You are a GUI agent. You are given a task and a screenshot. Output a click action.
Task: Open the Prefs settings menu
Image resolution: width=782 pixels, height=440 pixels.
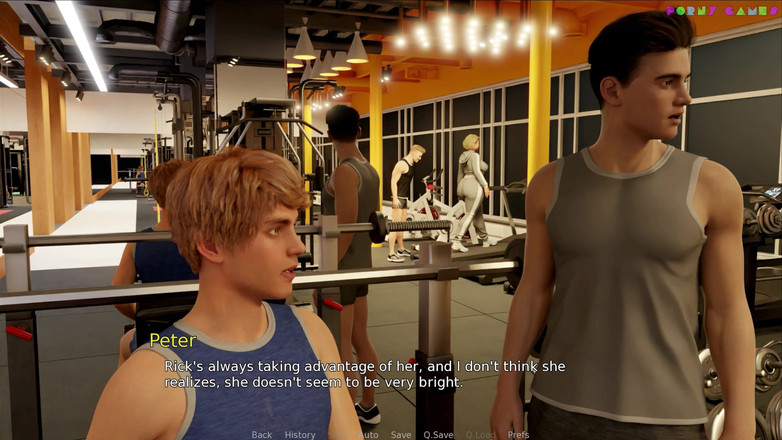[x=518, y=435]
